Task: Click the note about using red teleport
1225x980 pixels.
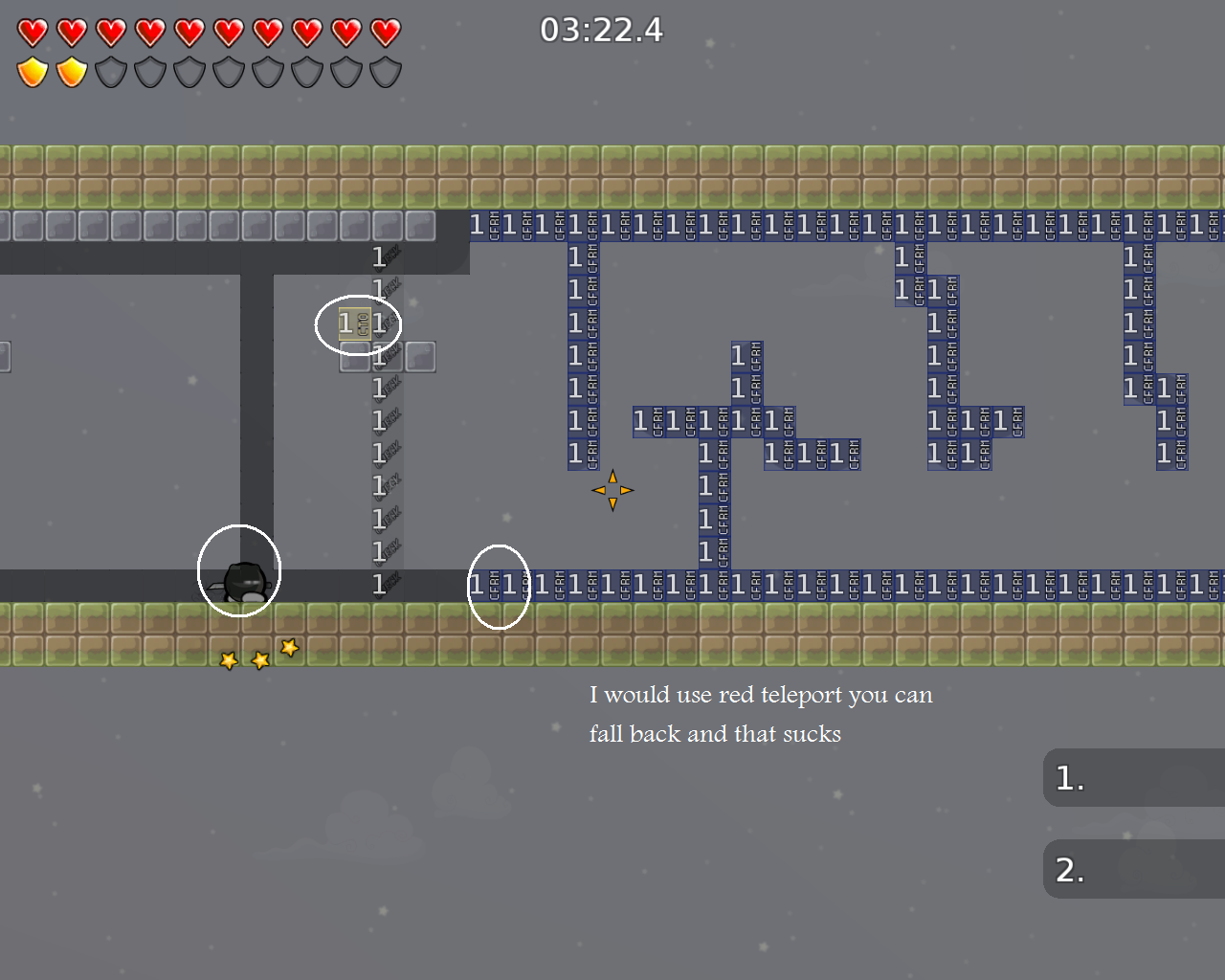Action: [x=761, y=714]
